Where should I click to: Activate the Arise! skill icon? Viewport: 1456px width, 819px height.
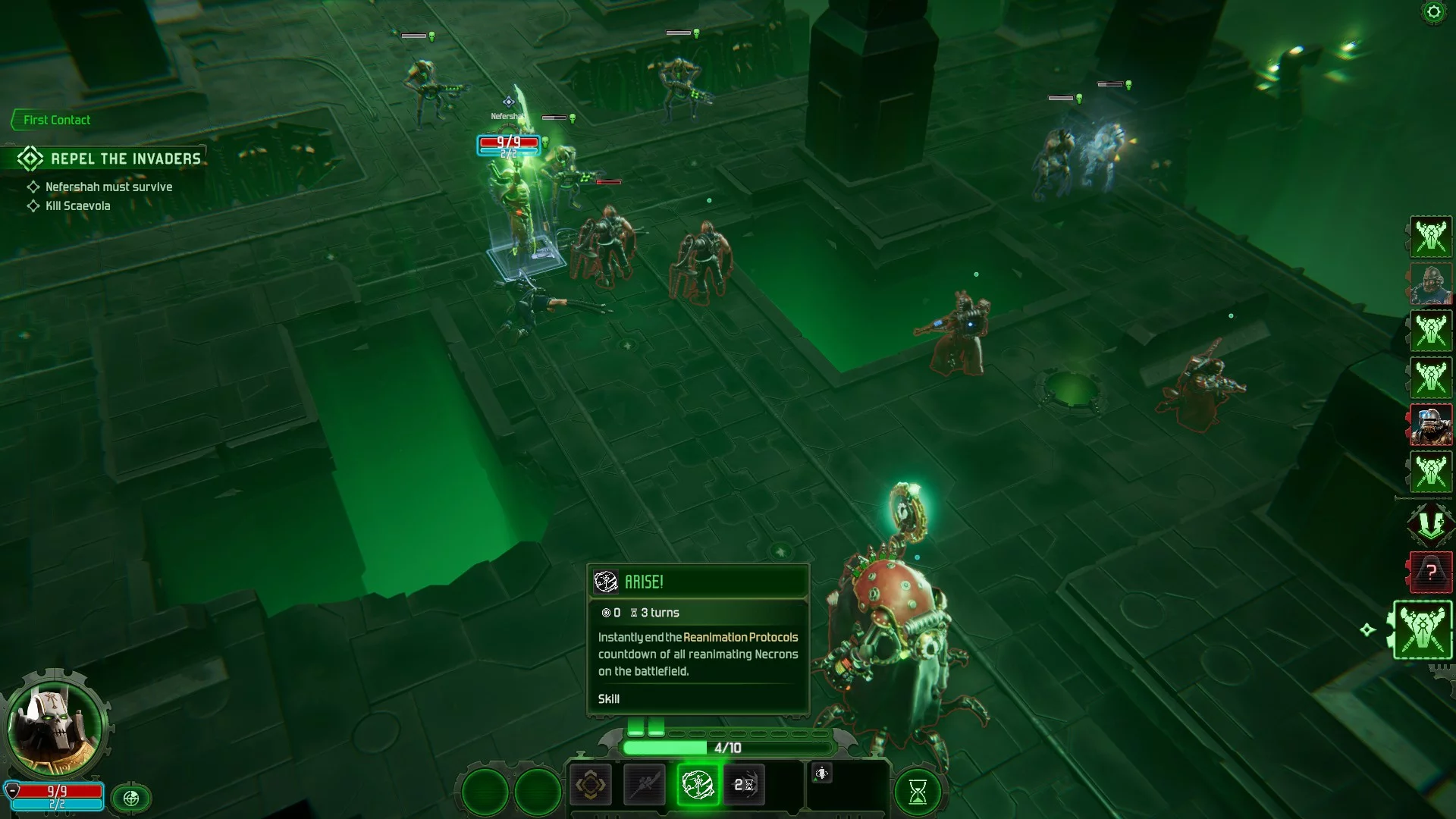point(697,784)
